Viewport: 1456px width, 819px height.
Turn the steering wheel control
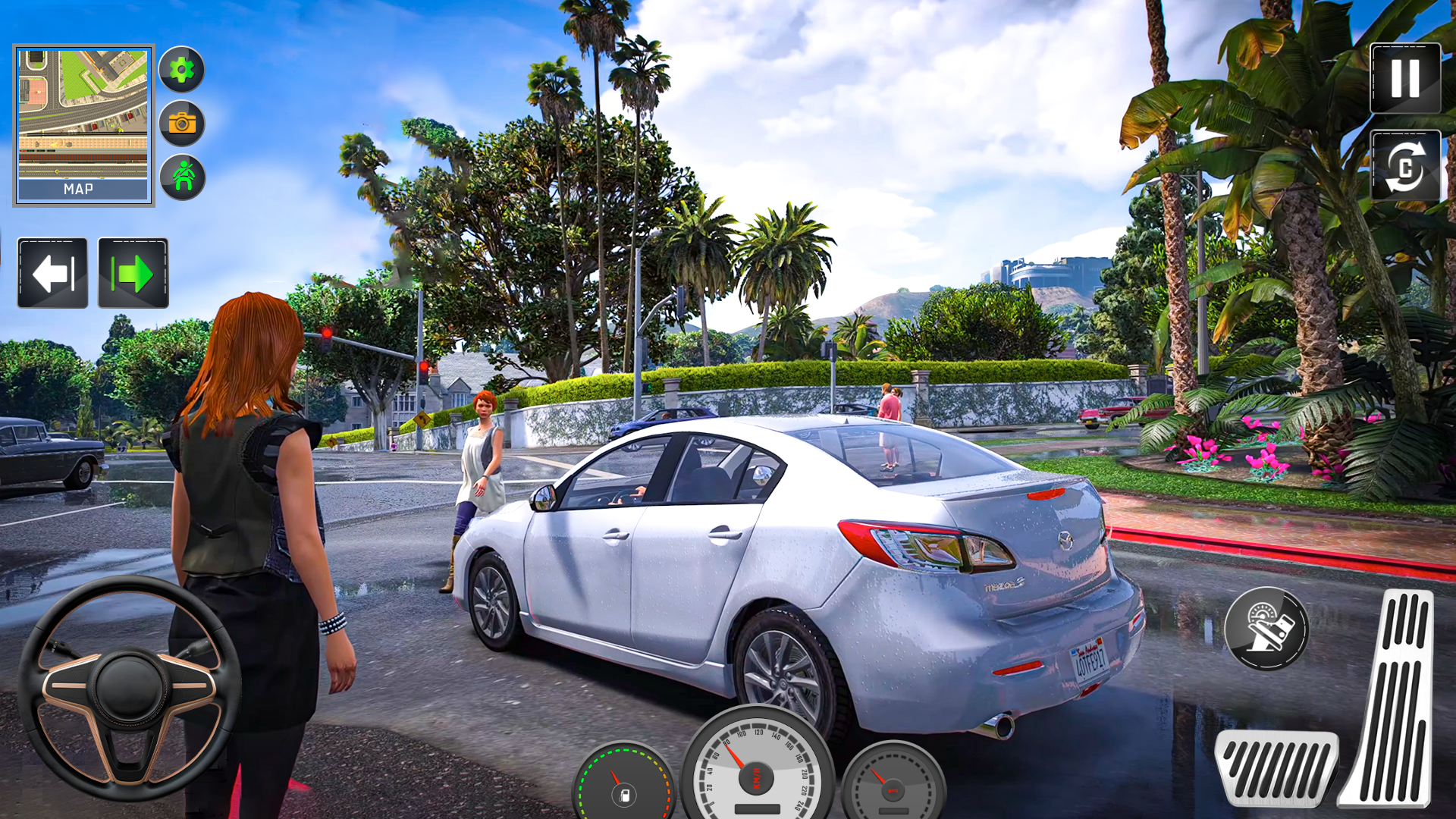point(129,688)
